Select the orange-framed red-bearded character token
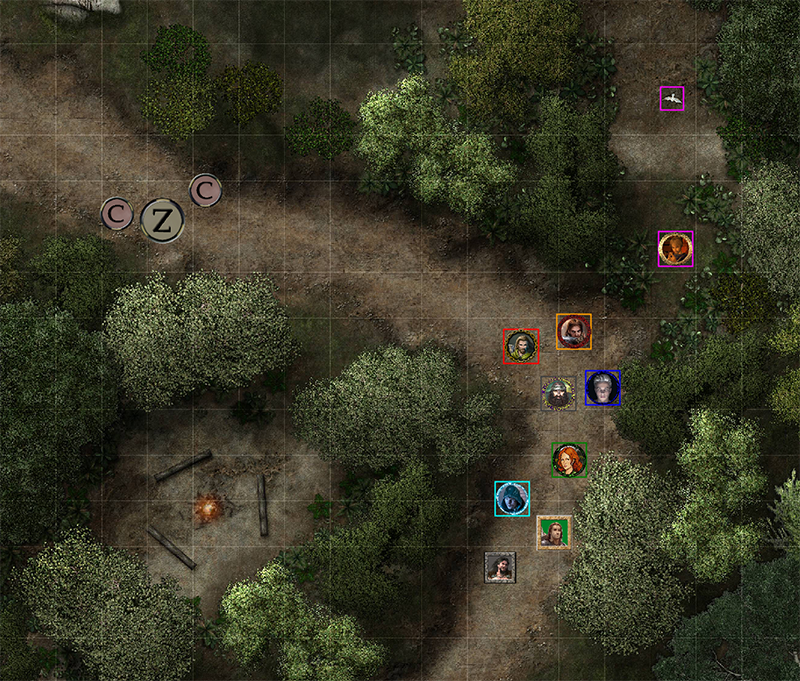 (x=574, y=331)
